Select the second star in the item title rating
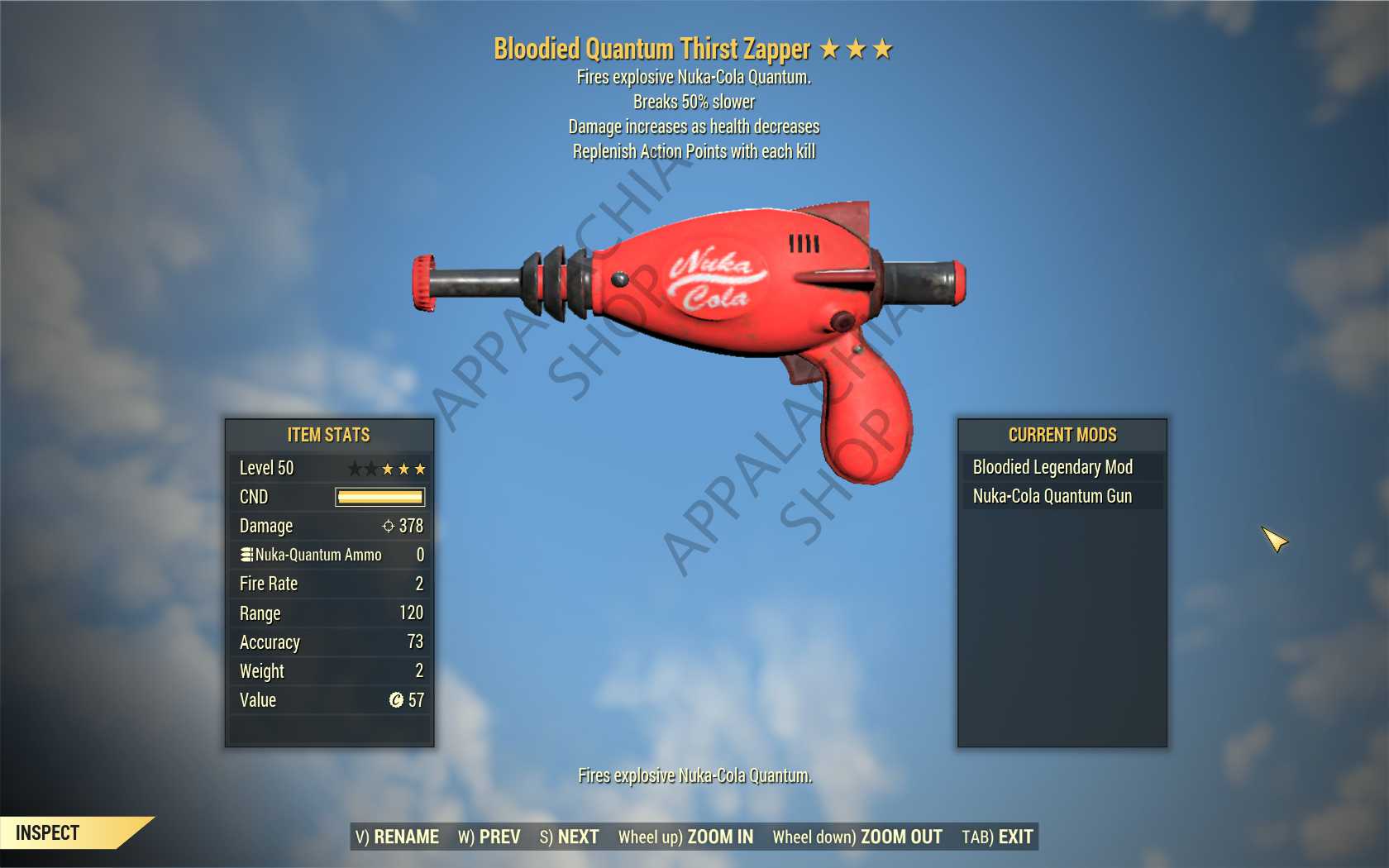 [856, 49]
